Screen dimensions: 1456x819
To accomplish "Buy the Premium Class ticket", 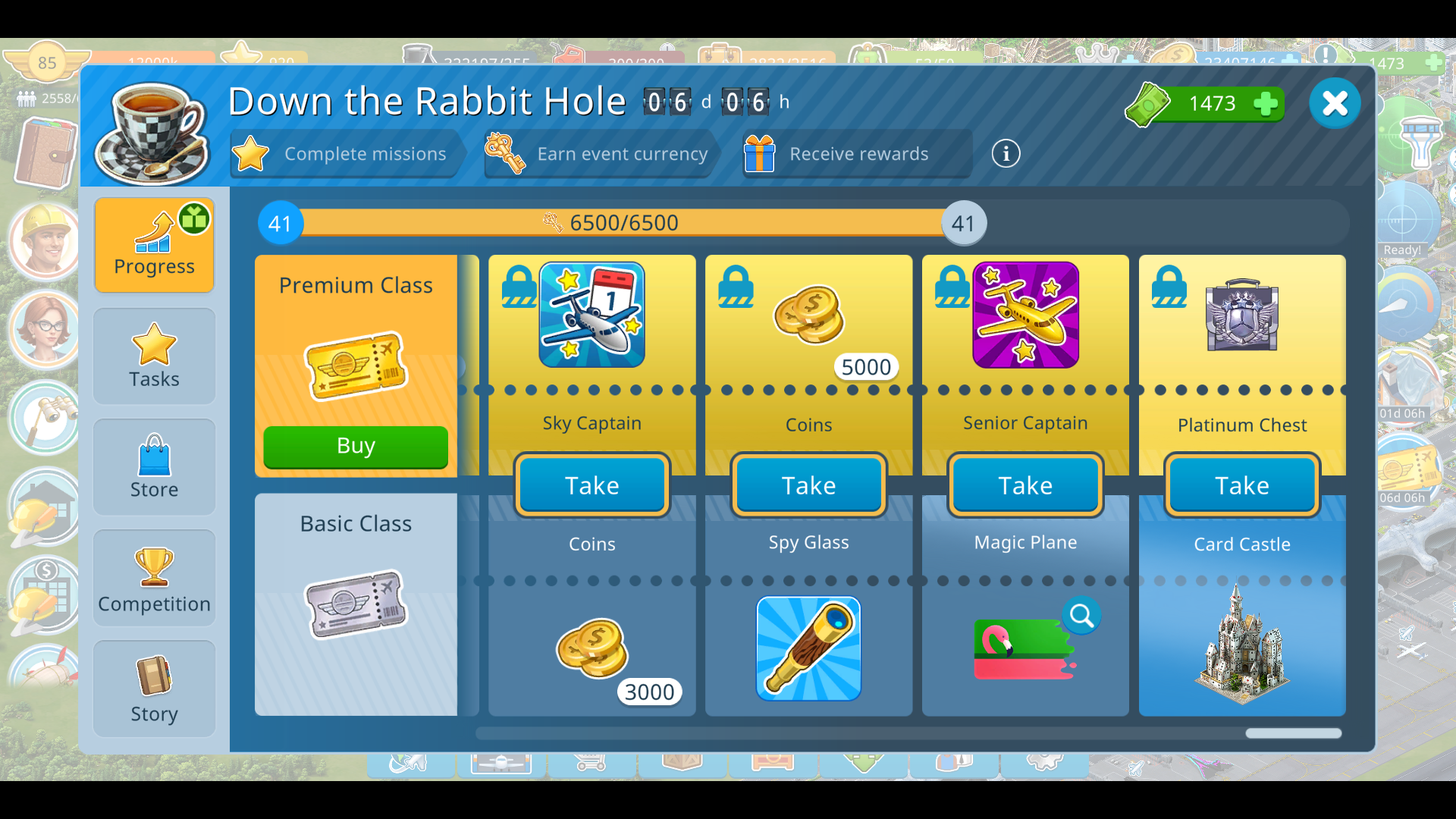I will 356,446.
